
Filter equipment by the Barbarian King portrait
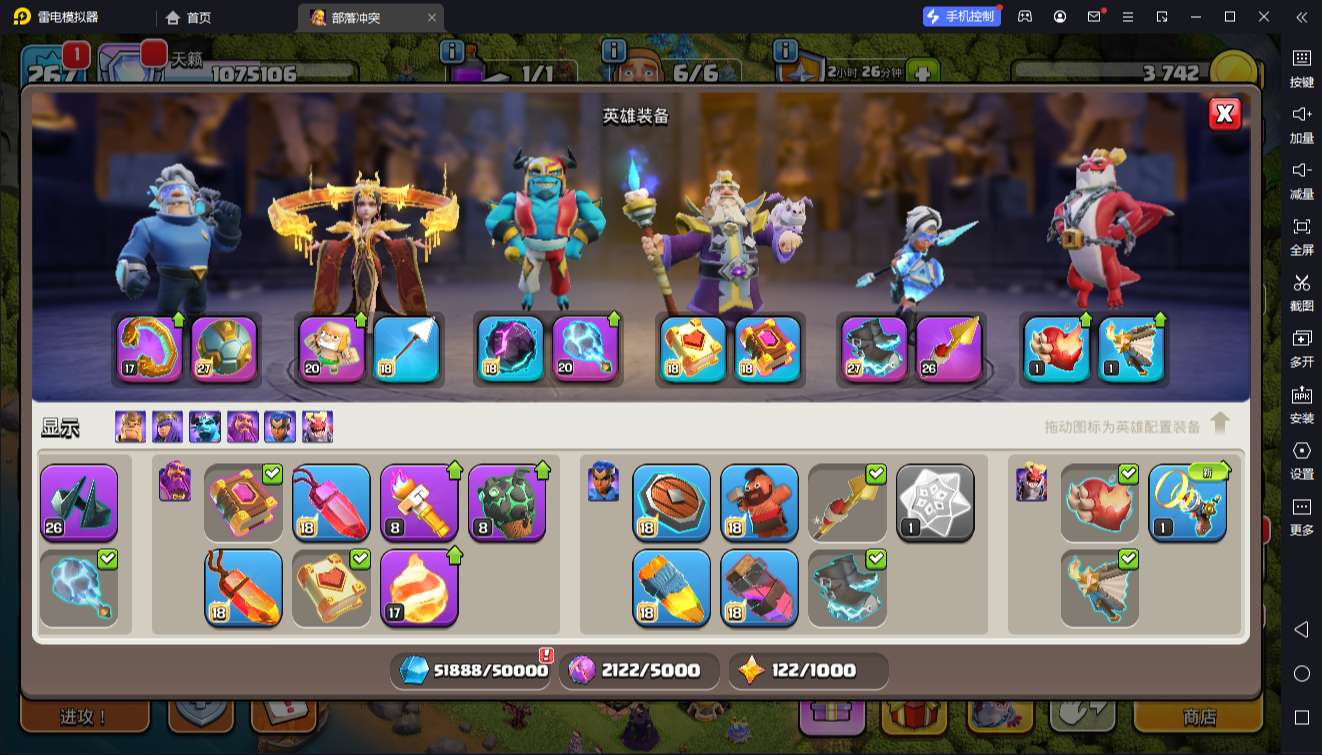(x=130, y=427)
